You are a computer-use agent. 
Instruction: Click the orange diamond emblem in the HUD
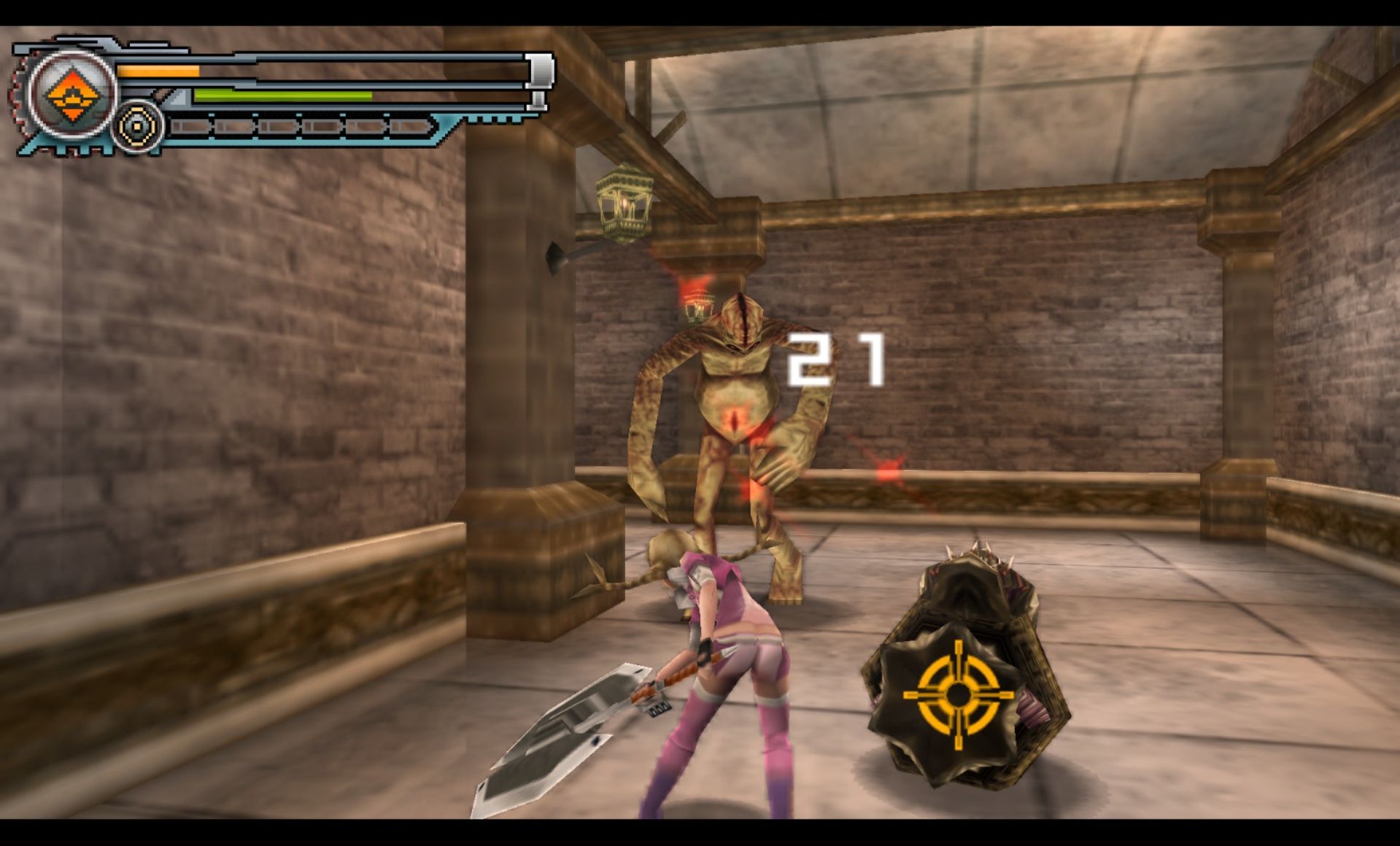point(71,96)
